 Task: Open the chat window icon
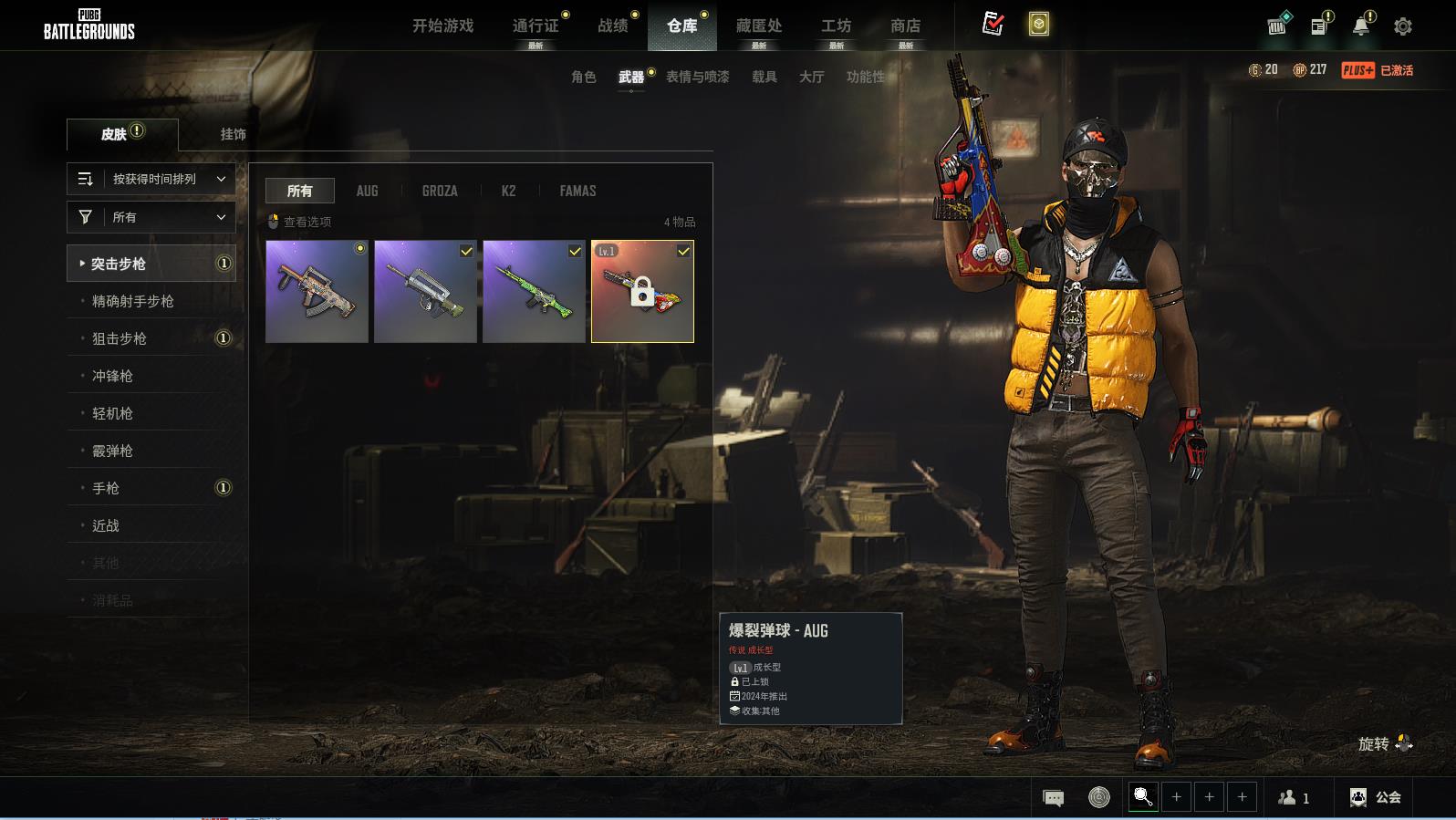pyautogui.click(x=1053, y=798)
